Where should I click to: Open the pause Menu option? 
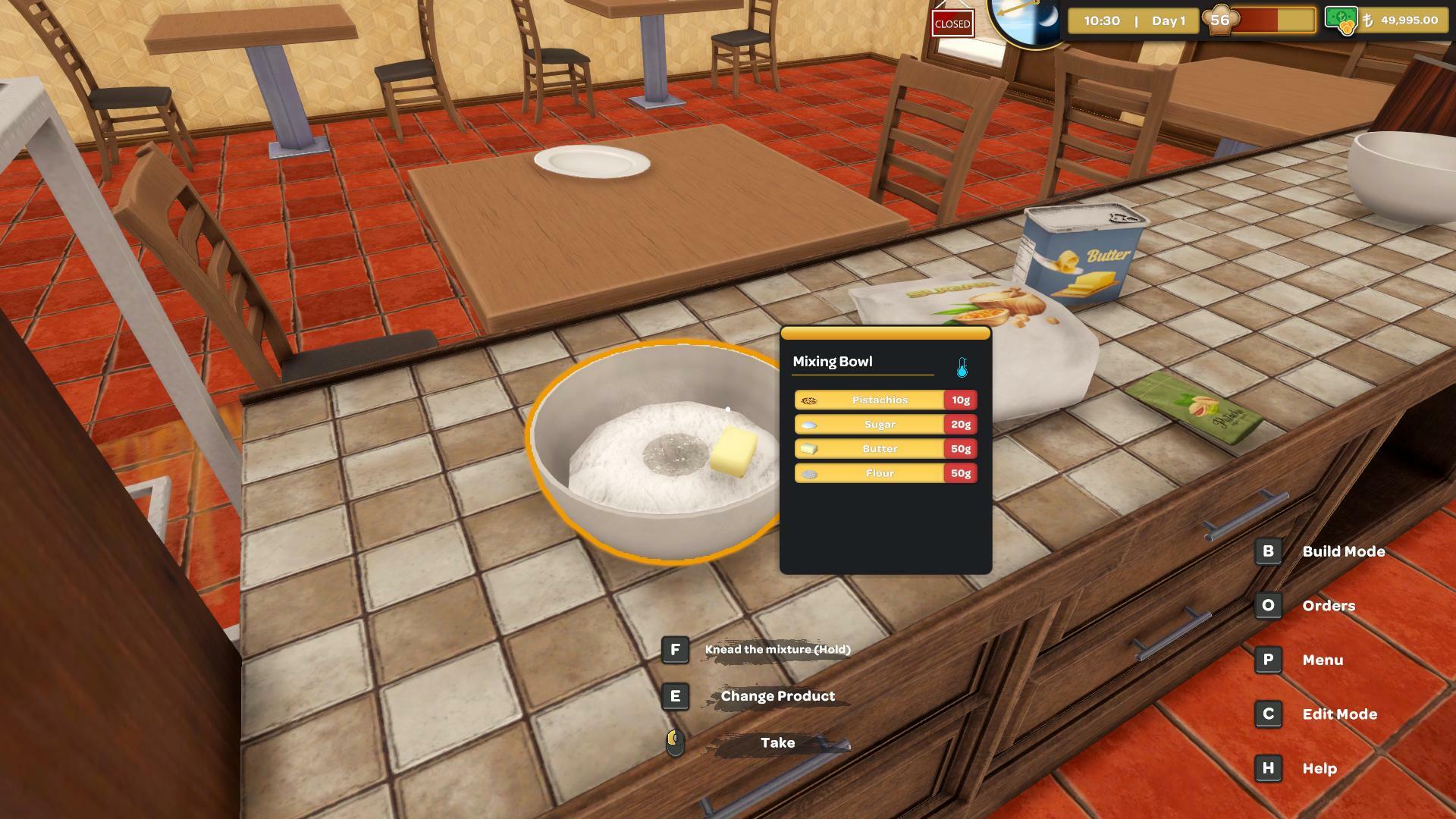coord(1324,660)
